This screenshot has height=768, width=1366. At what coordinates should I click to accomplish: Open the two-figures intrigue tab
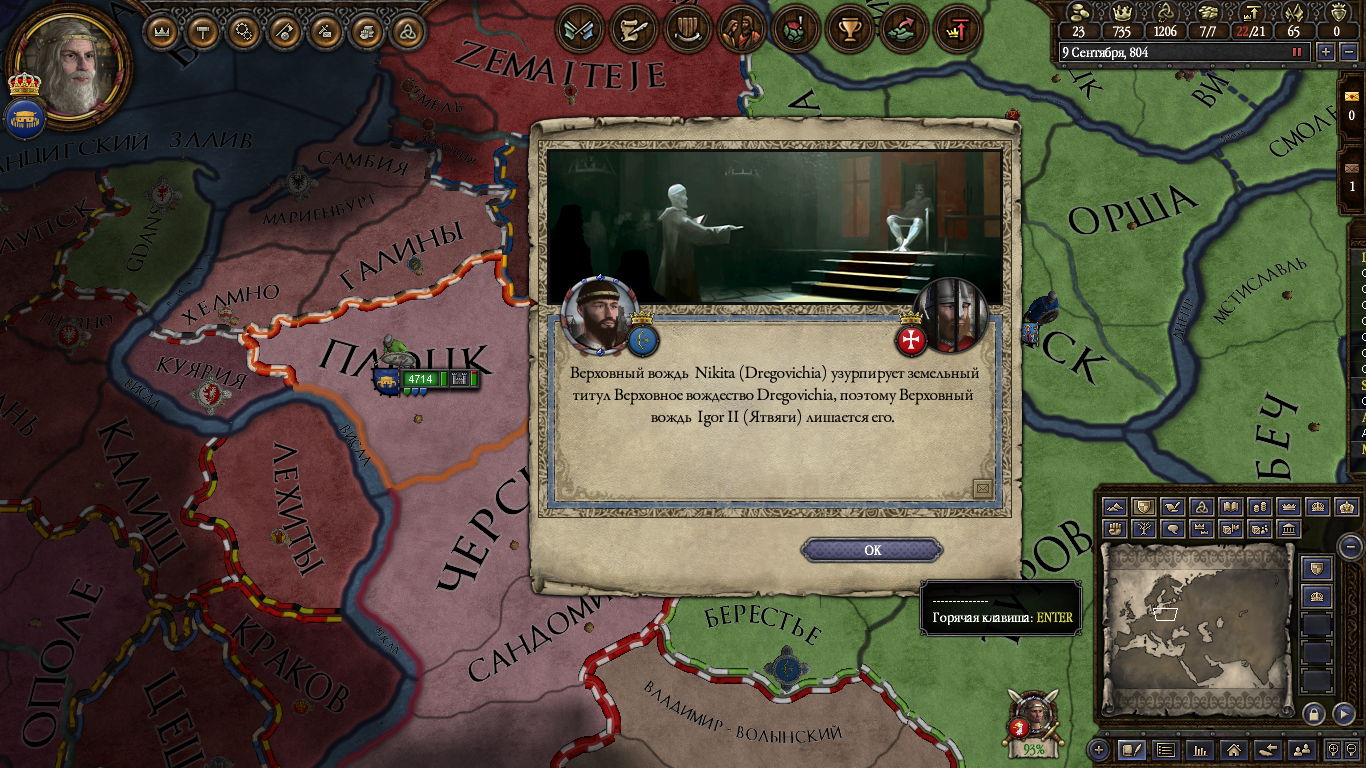point(741,30)
